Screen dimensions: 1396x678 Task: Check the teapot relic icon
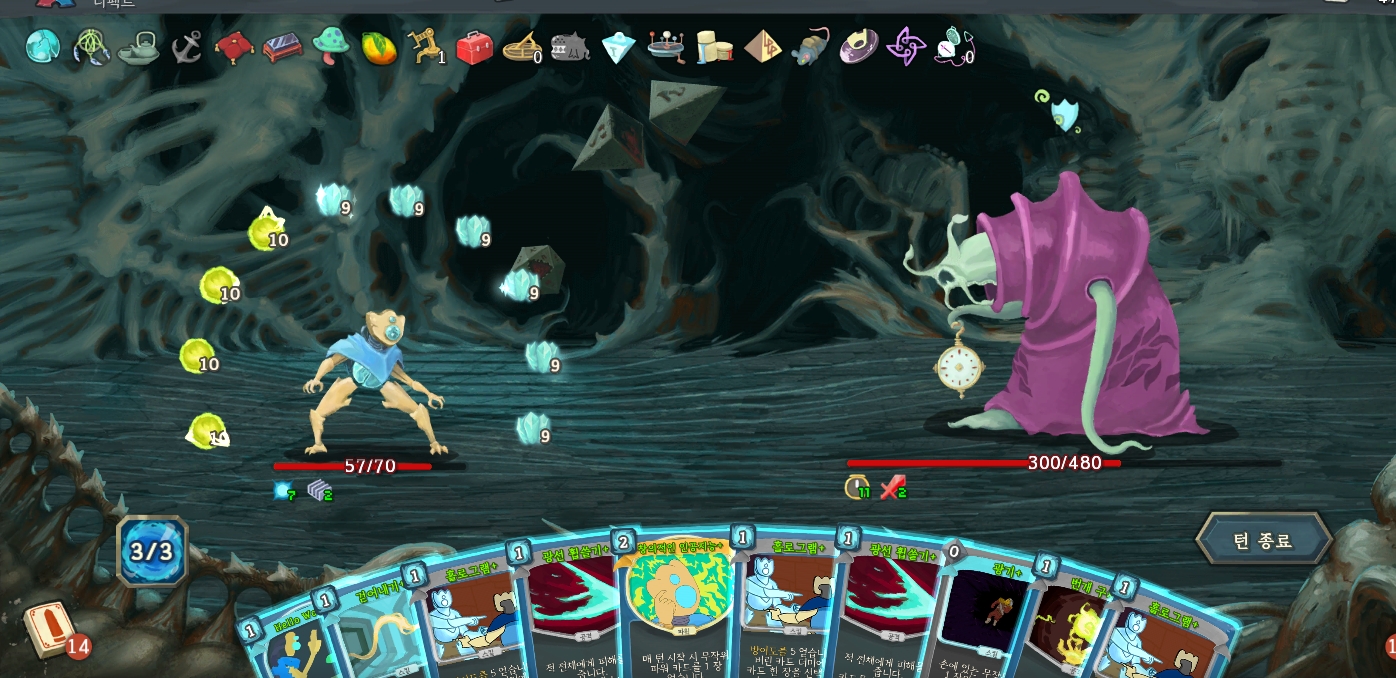(138, 47)
